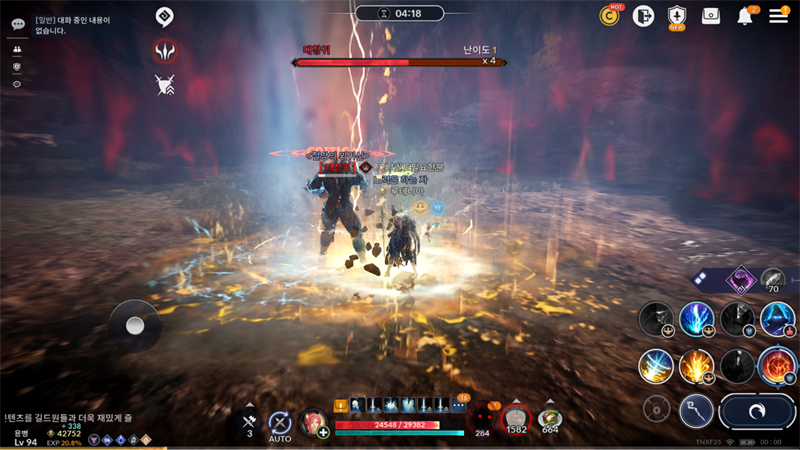Tap the large crescent basic attack button

click(x=757, y=411)
